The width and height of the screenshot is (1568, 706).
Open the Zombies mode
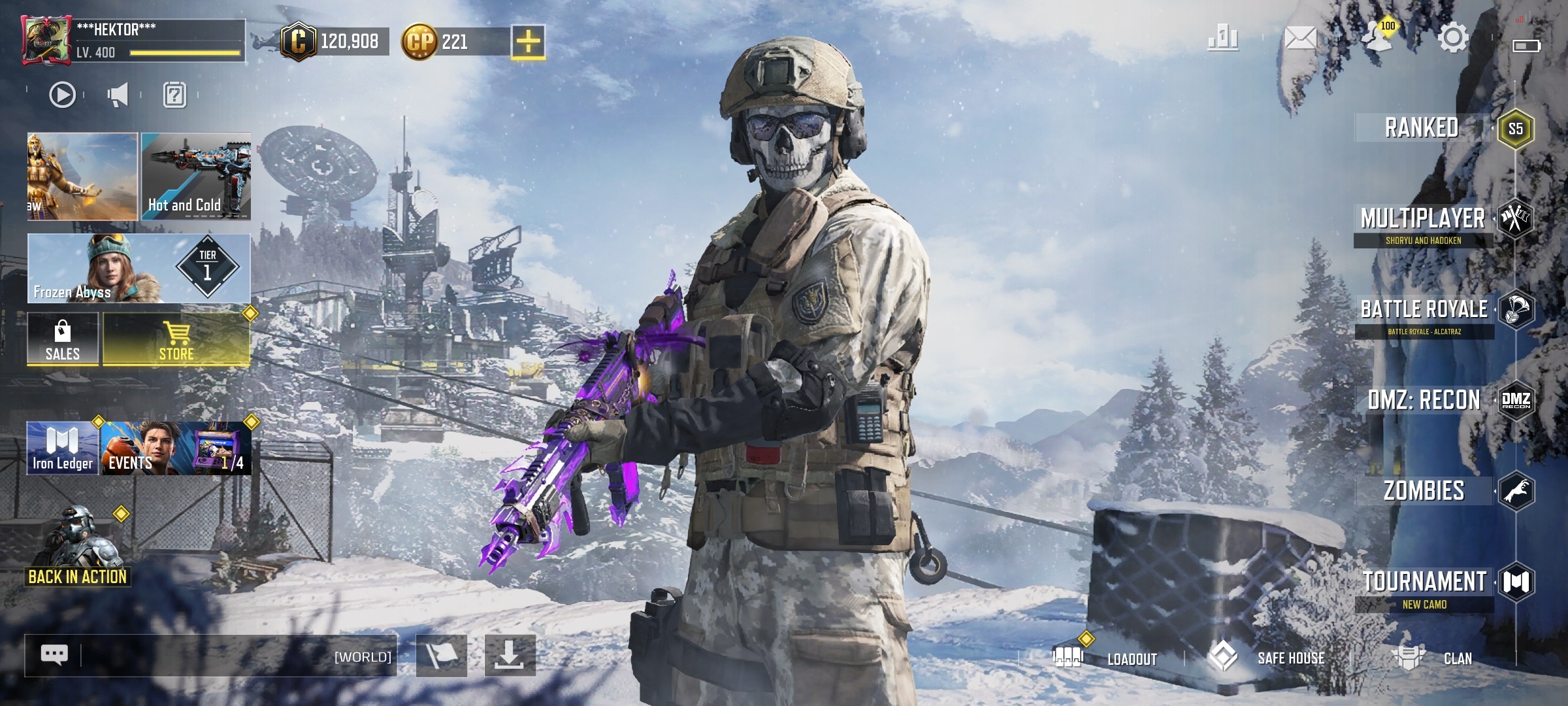click(1424, 491)
